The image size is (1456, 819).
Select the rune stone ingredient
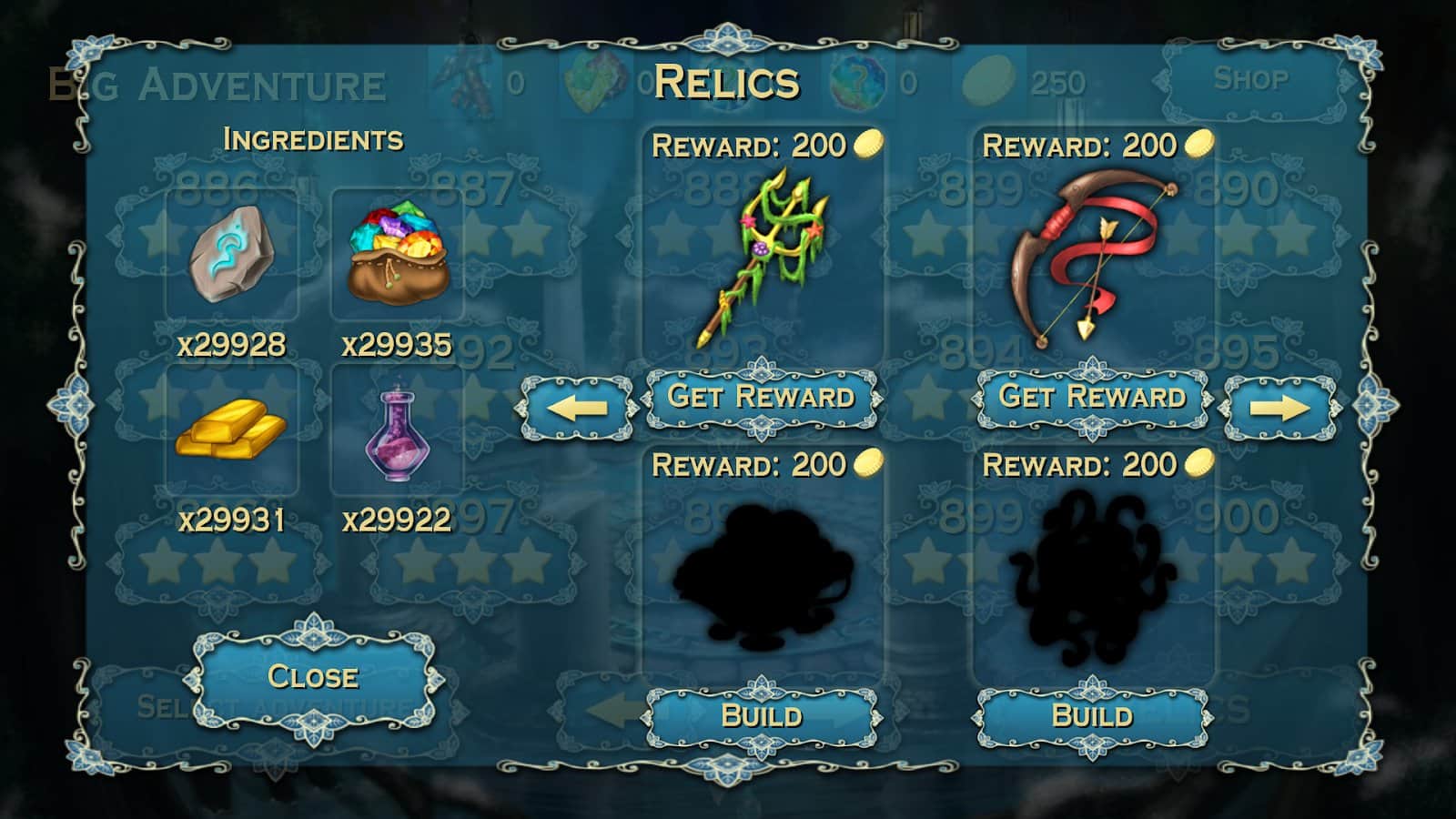pyautogui.click(x=231, y=255)
